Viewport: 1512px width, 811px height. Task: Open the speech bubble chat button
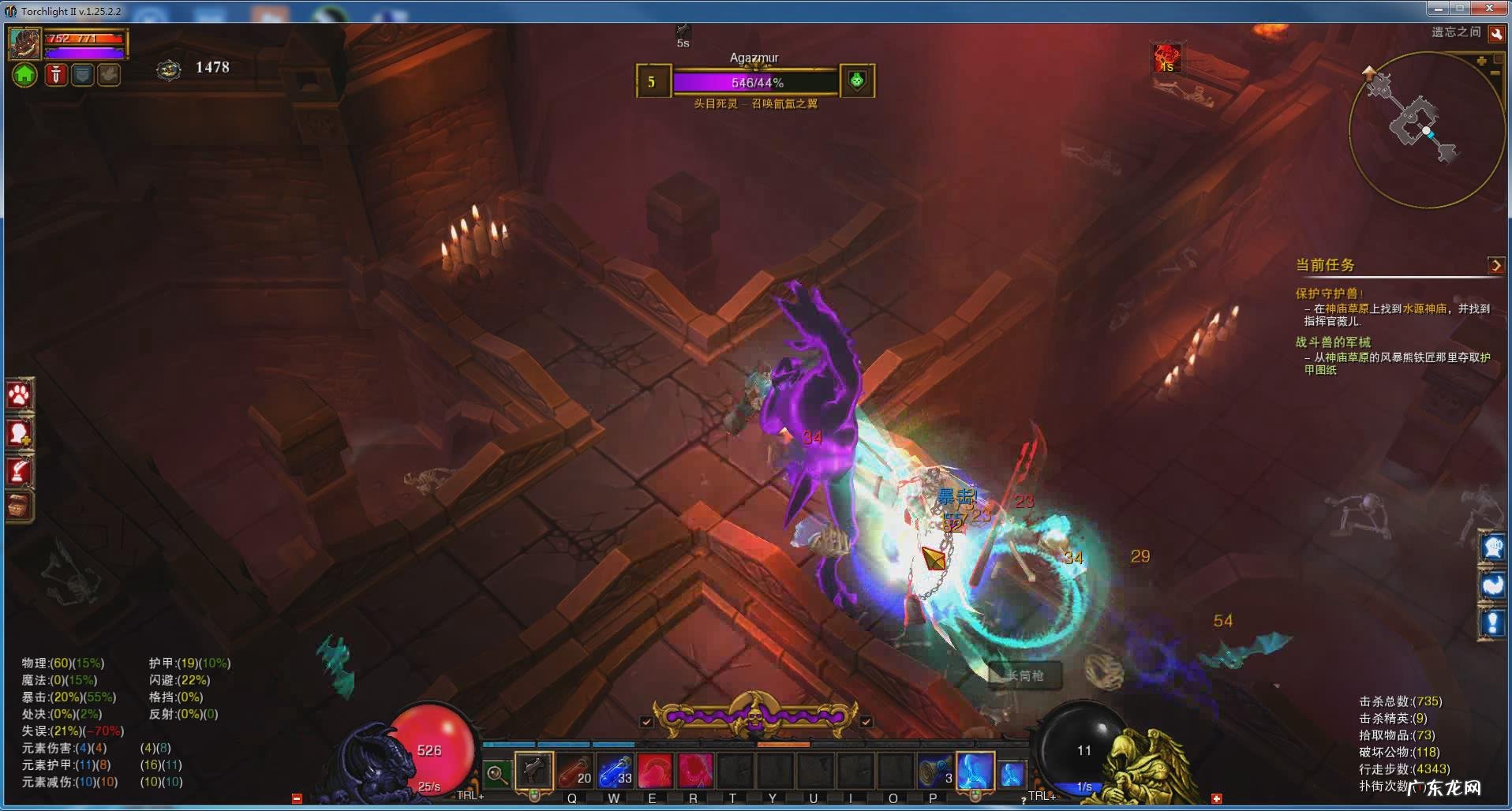point(1492,547)
